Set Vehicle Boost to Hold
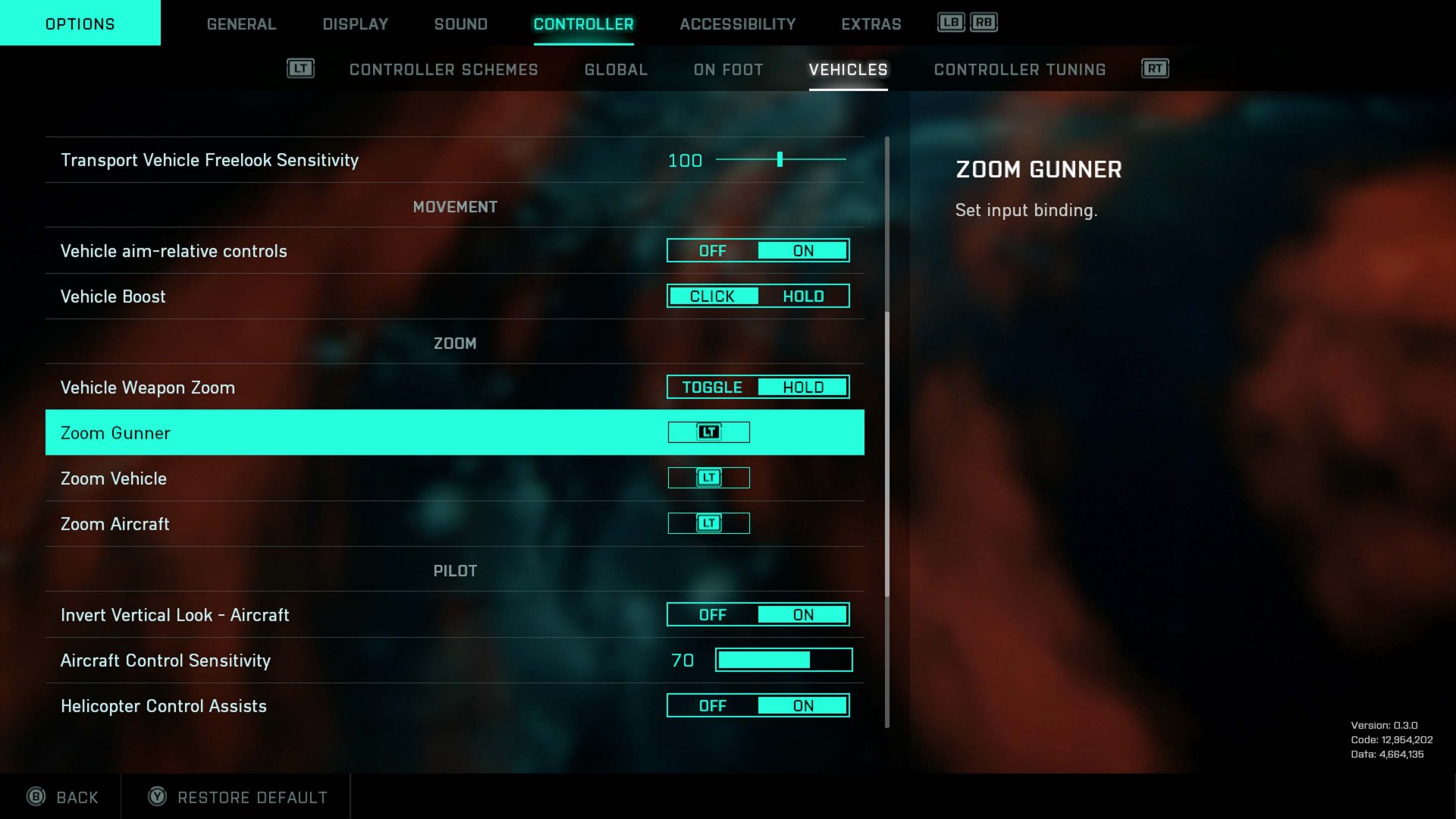Screen dimensions: 1456x819 tap(803, 297)
